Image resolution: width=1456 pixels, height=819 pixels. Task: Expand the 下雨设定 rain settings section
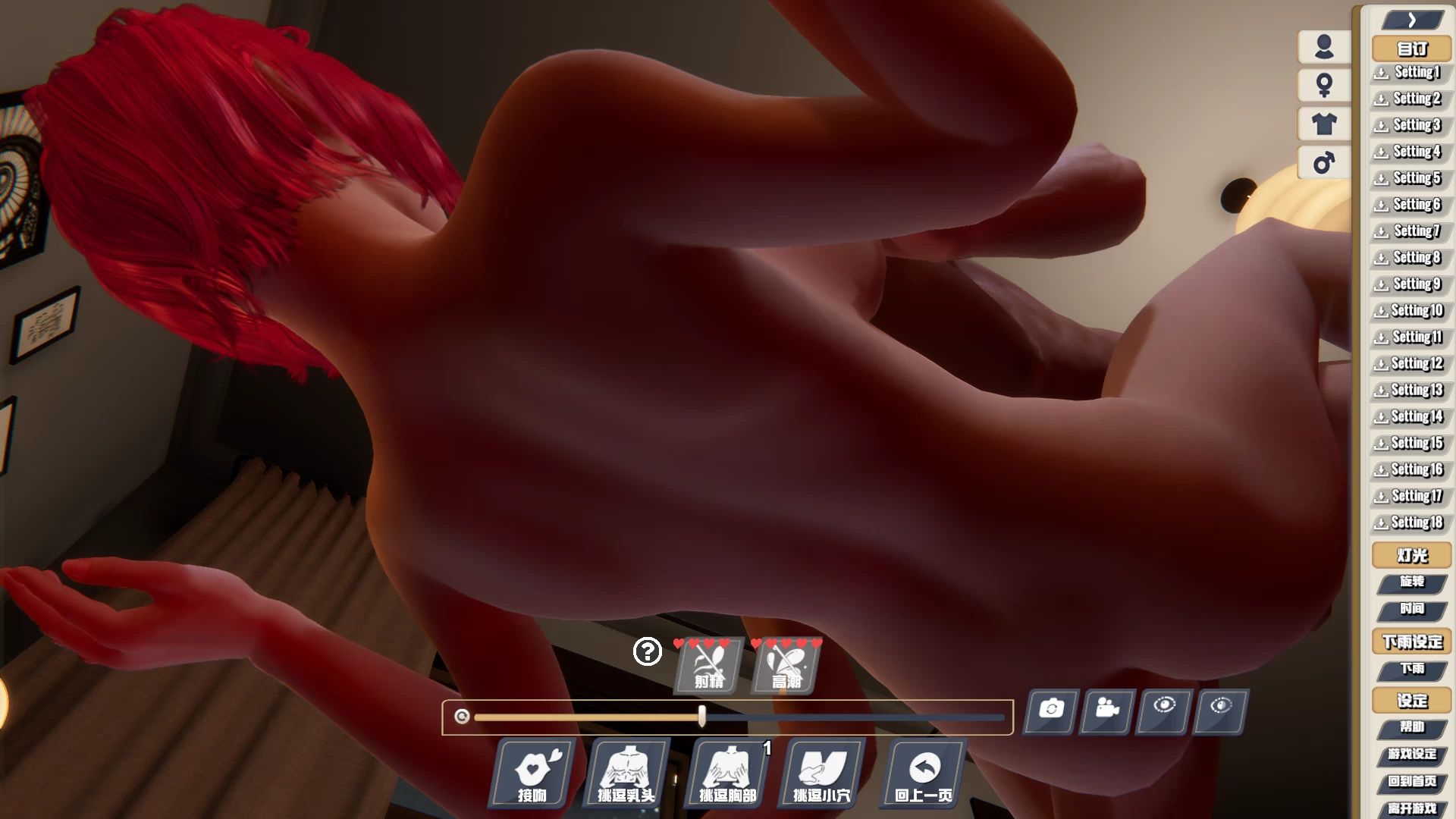1412,642
